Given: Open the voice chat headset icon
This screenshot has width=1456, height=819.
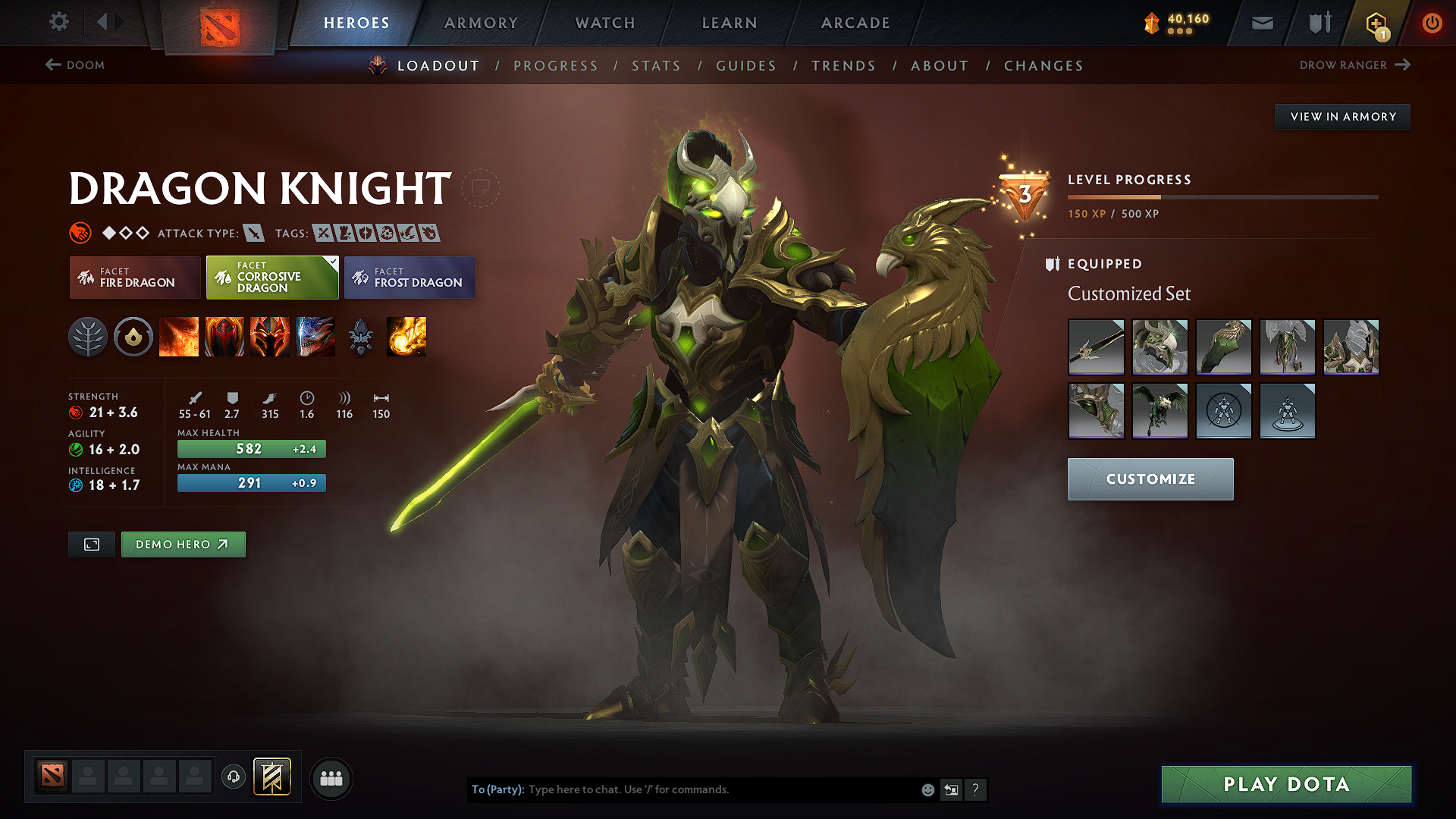Looking at the screenshot, I should (233, 778).
